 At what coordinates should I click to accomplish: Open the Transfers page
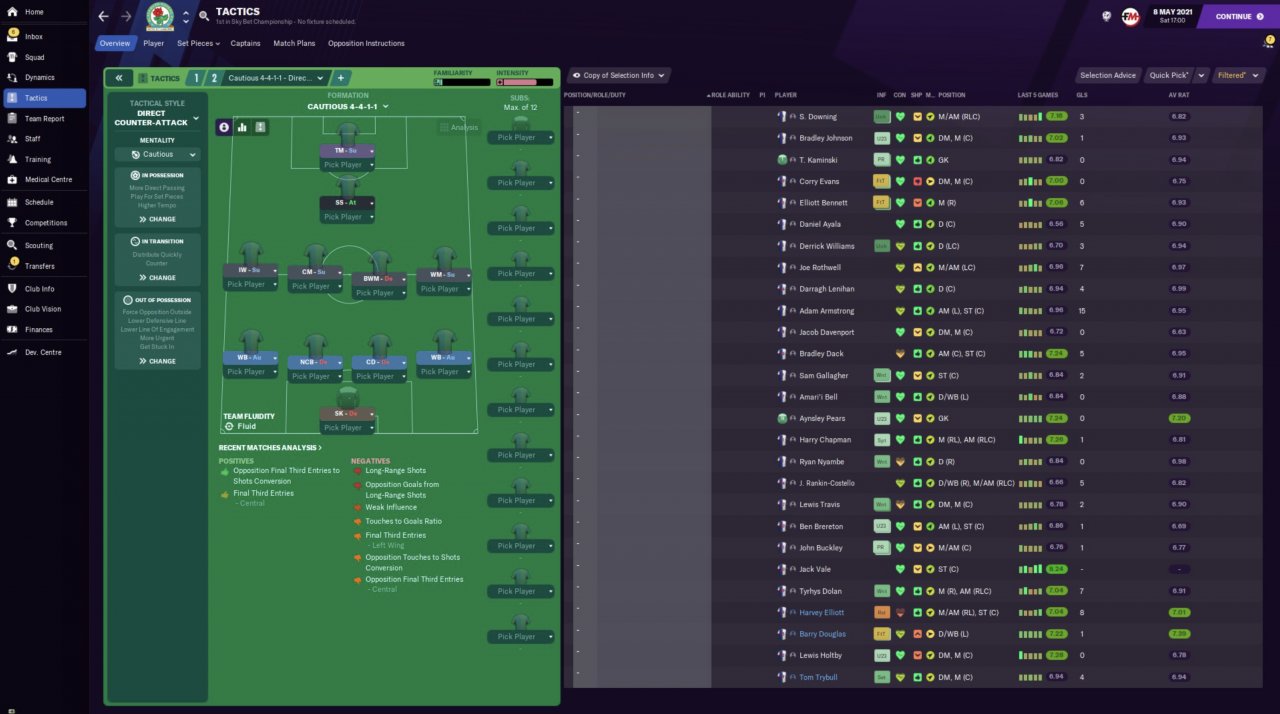[x=40, y=266]
